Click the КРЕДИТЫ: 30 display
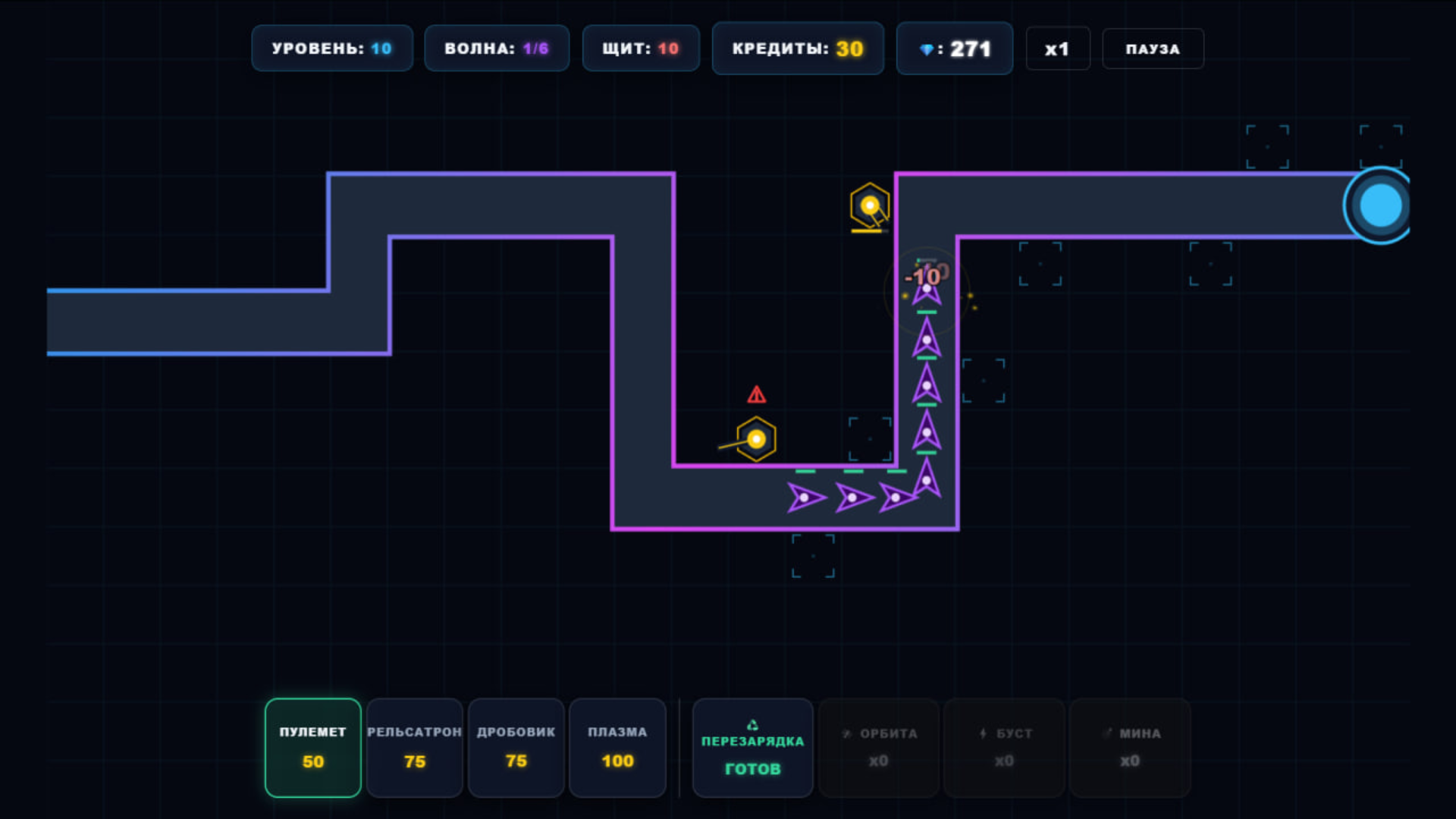 pyautogui.click(x=798, y=48)
